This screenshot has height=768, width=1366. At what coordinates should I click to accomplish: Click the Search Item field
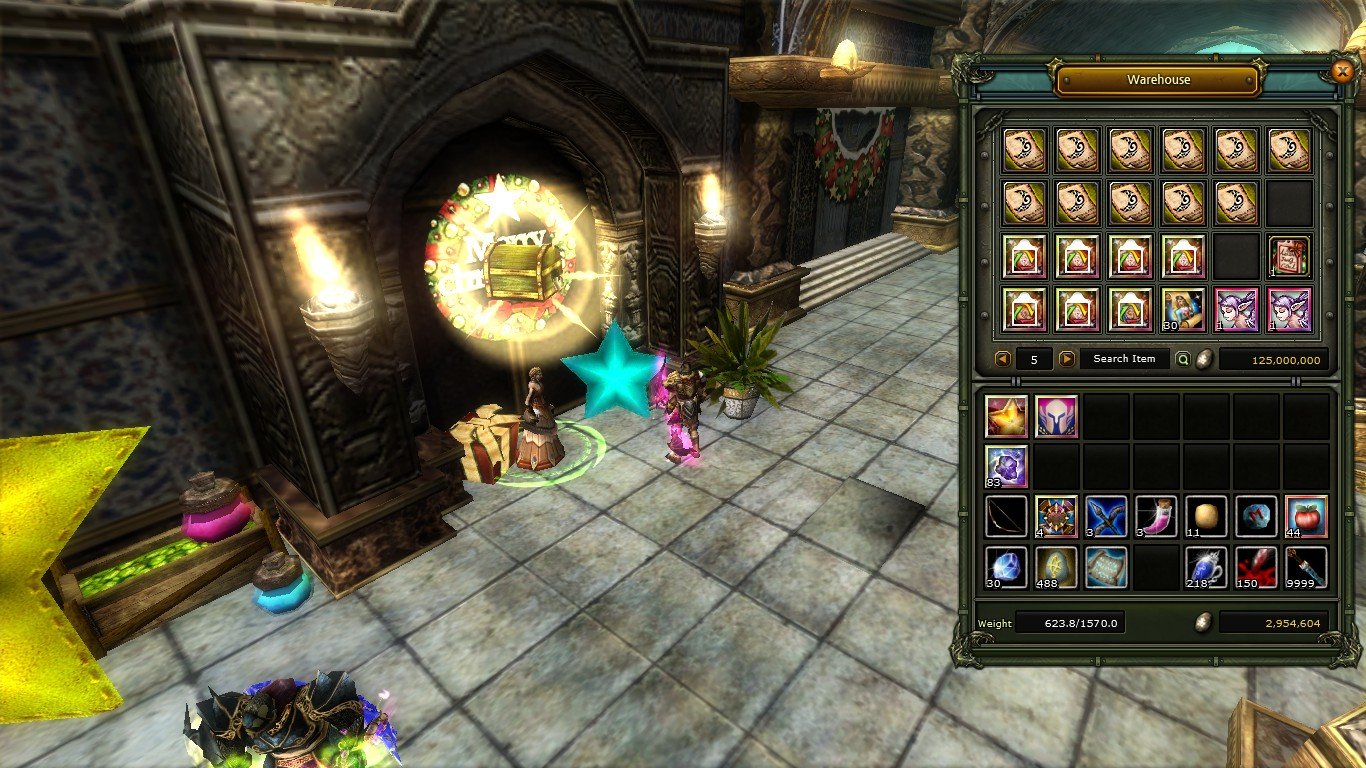click(1124, 359)
